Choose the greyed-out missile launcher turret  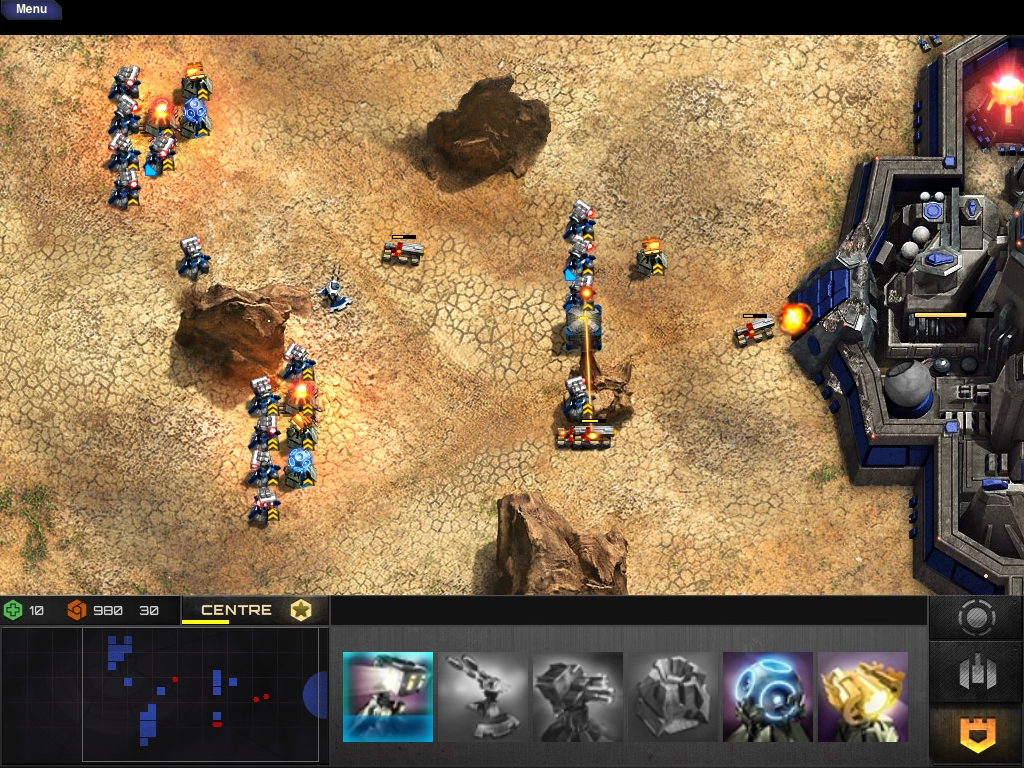click(x=483, y=697)
